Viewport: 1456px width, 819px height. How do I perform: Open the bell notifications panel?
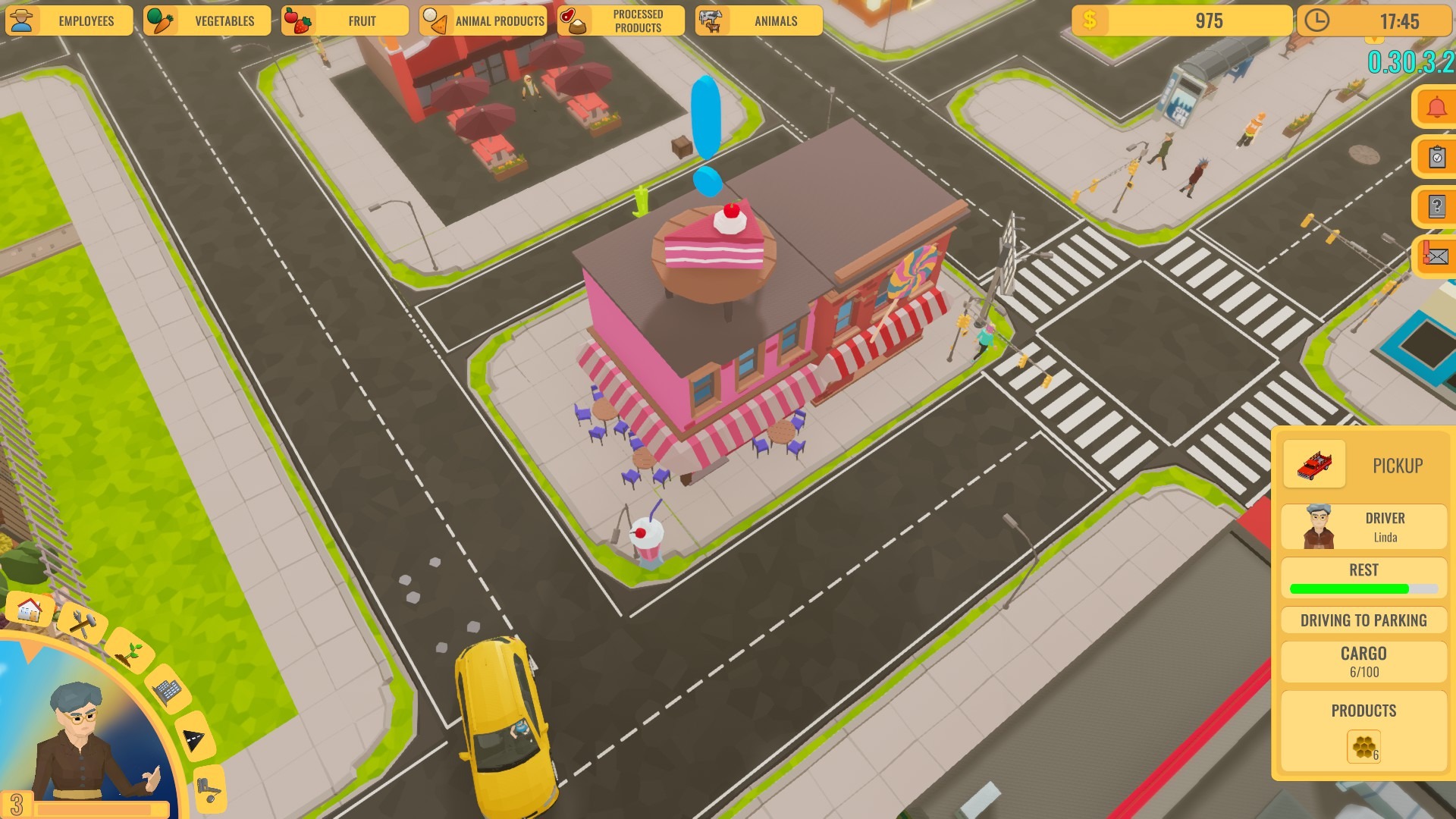click(x=1436, y=108)
